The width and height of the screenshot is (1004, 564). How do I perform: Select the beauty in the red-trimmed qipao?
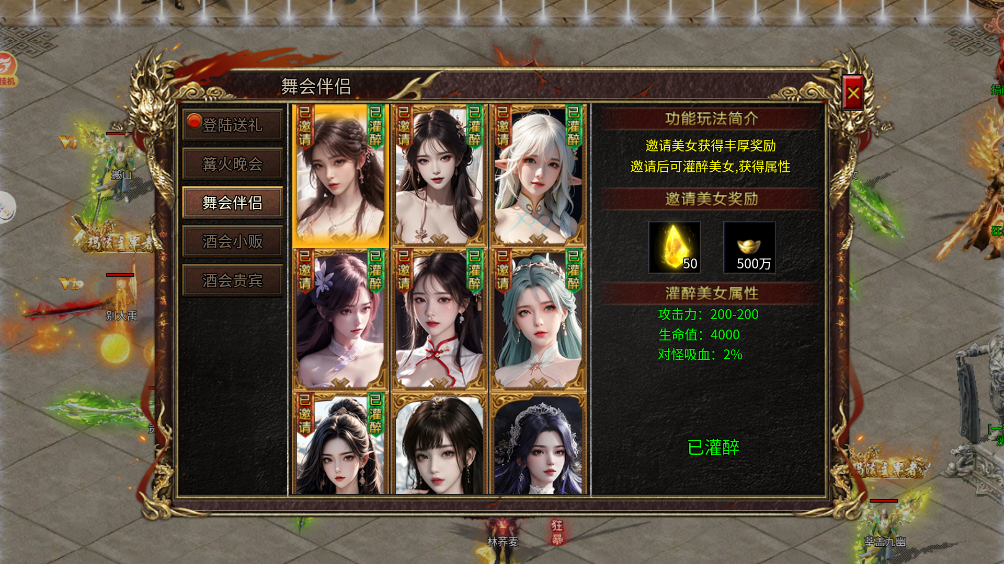439,319
